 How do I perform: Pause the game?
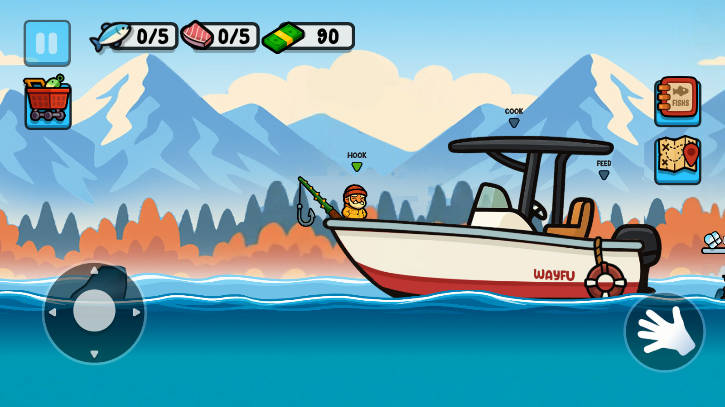coord(47,43)
